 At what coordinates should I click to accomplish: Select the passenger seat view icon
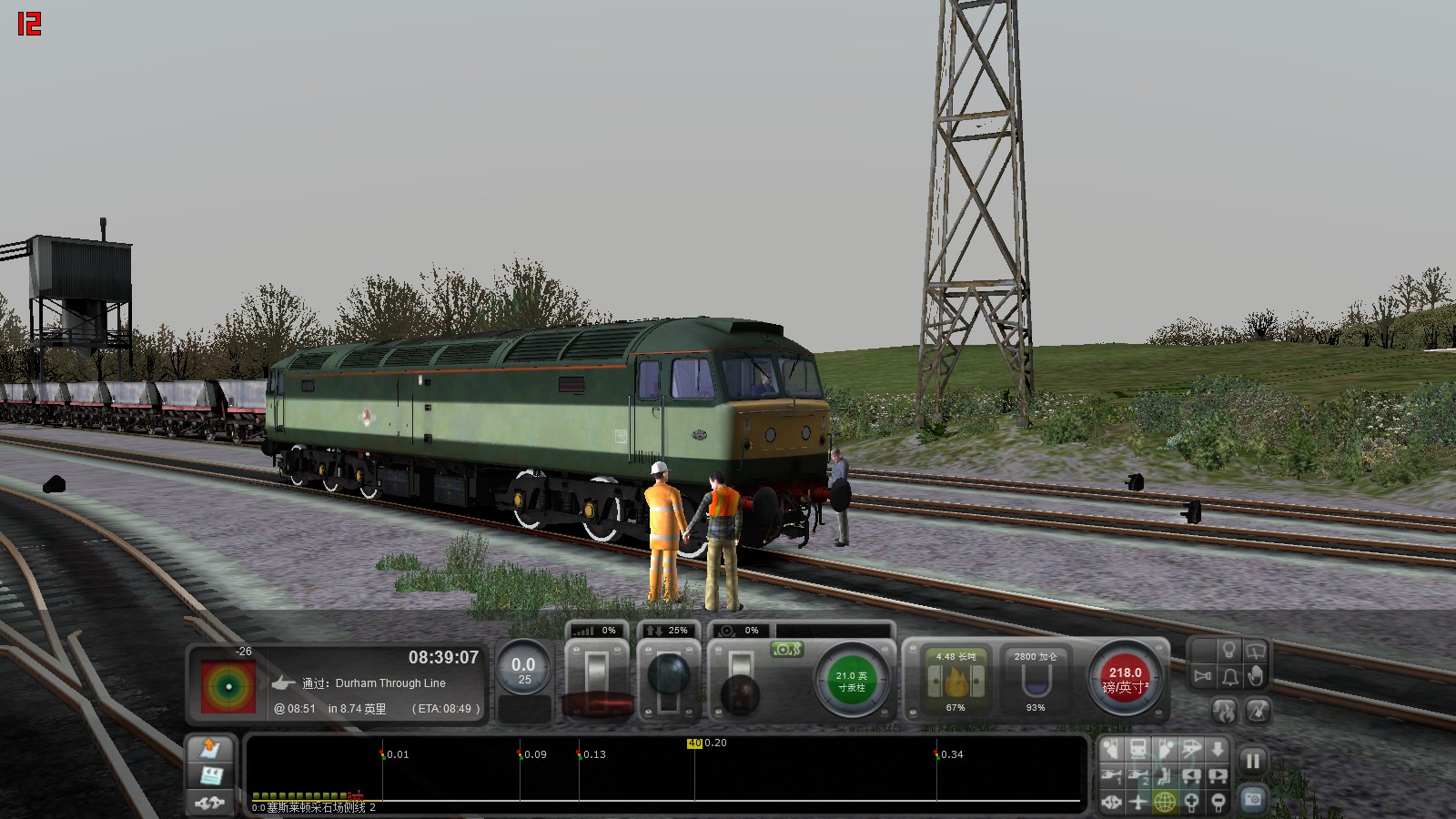[1164, 775]
